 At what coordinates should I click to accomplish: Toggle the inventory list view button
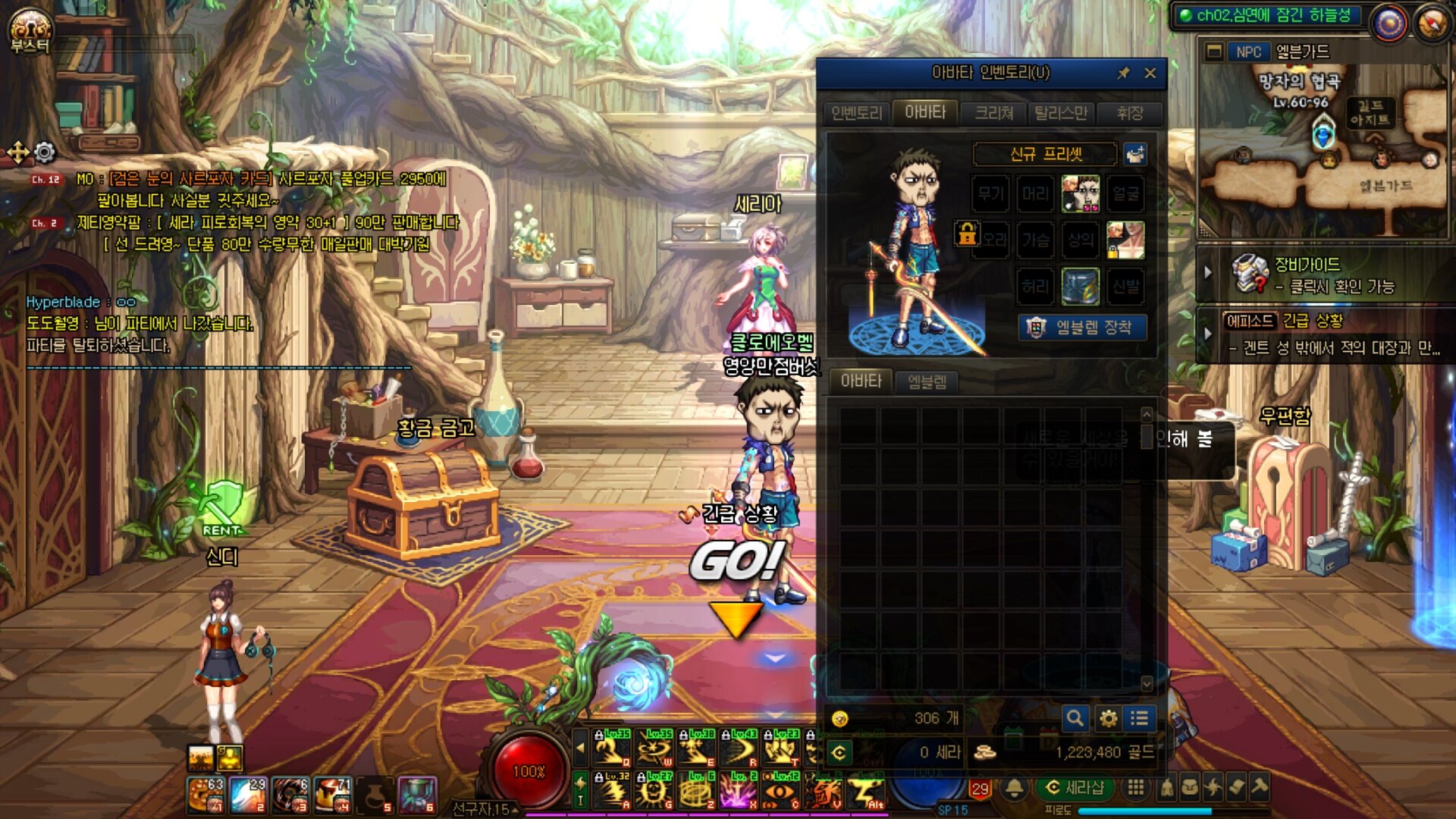point(1139,718)
